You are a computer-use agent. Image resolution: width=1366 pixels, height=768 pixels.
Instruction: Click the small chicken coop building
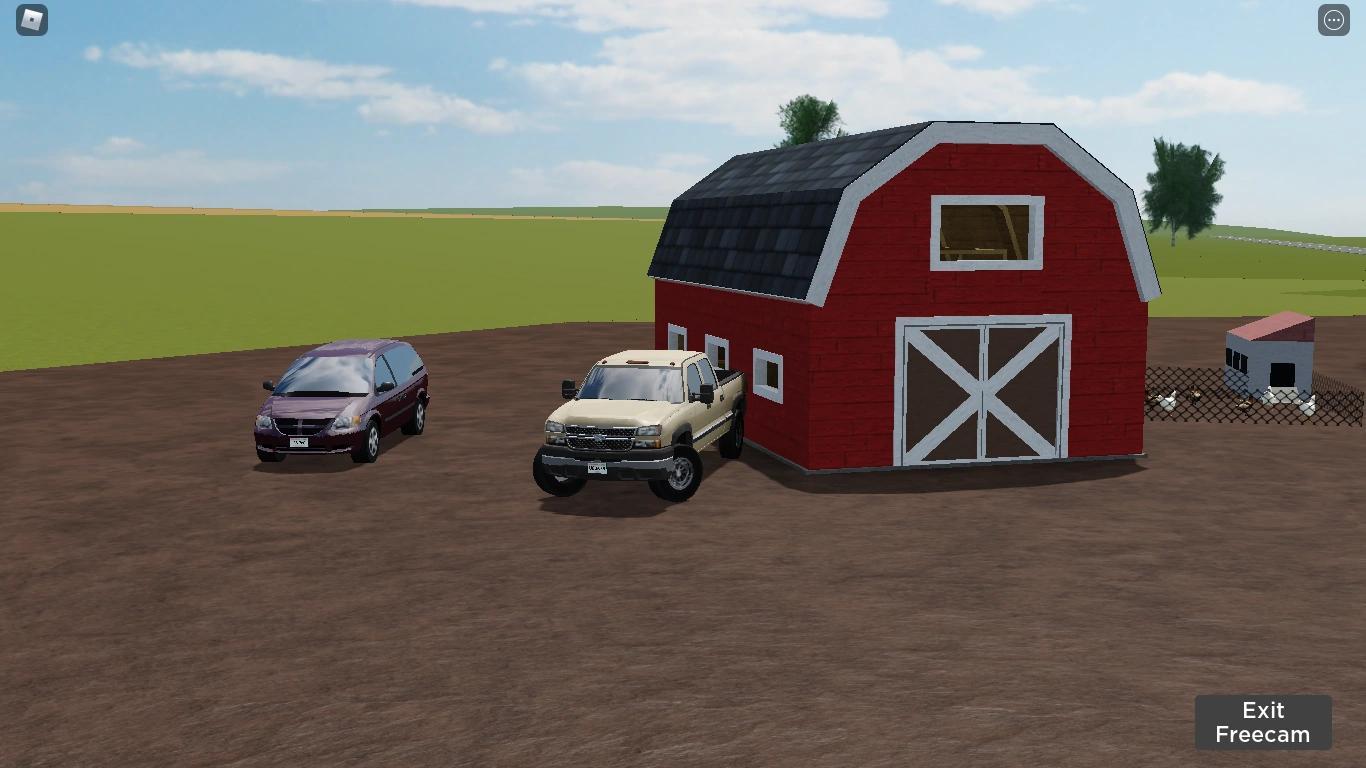[1268, 355]
